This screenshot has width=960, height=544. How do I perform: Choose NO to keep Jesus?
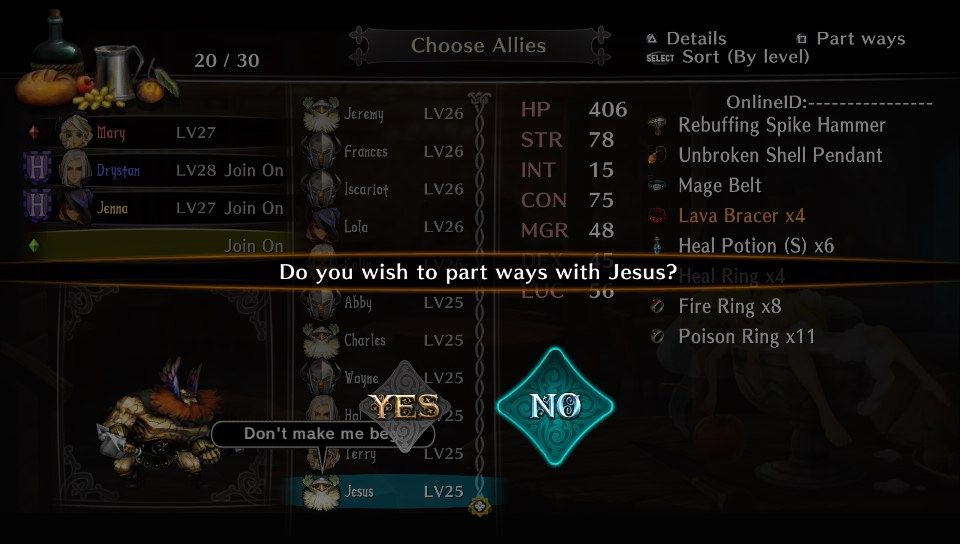555,405
